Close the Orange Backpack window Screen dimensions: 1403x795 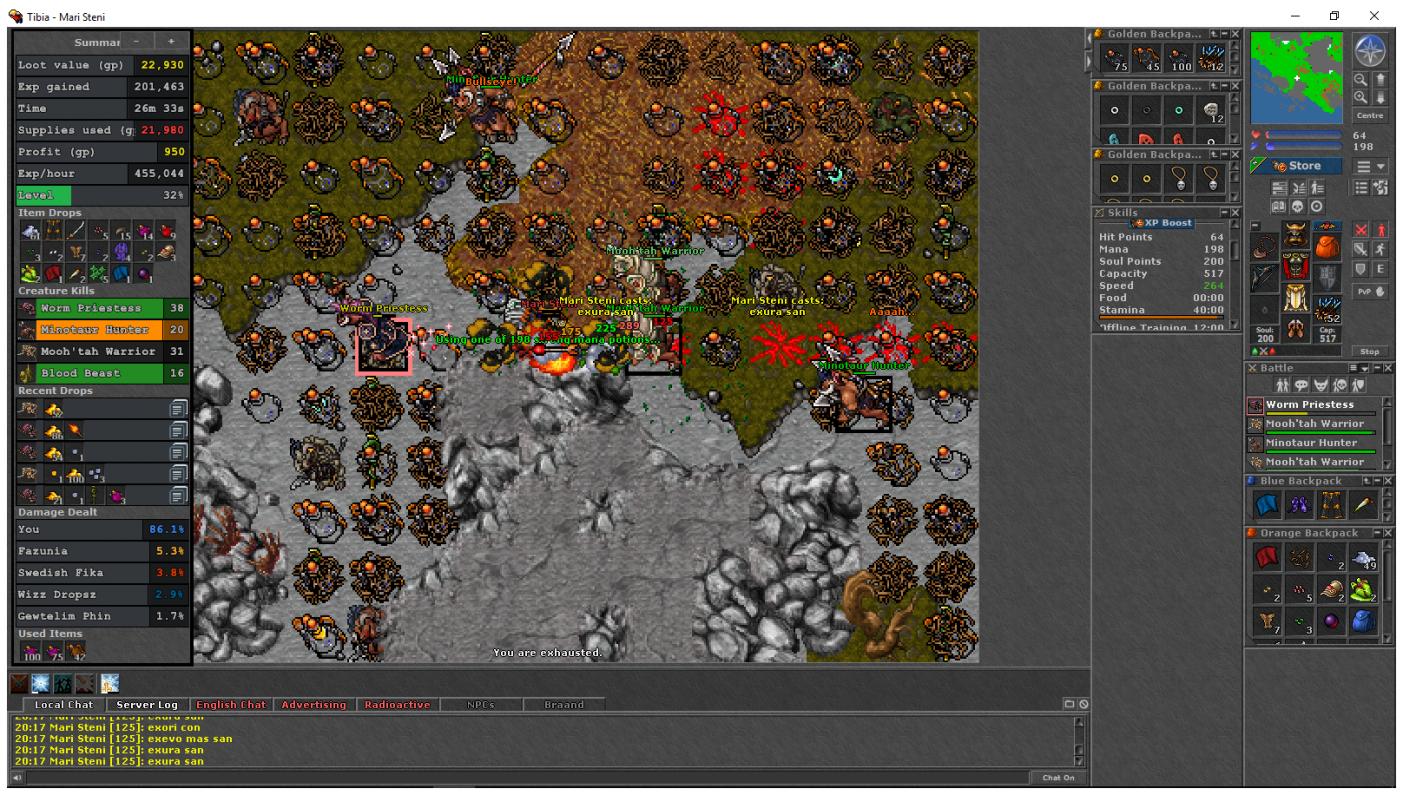(x=1388, y=533)
